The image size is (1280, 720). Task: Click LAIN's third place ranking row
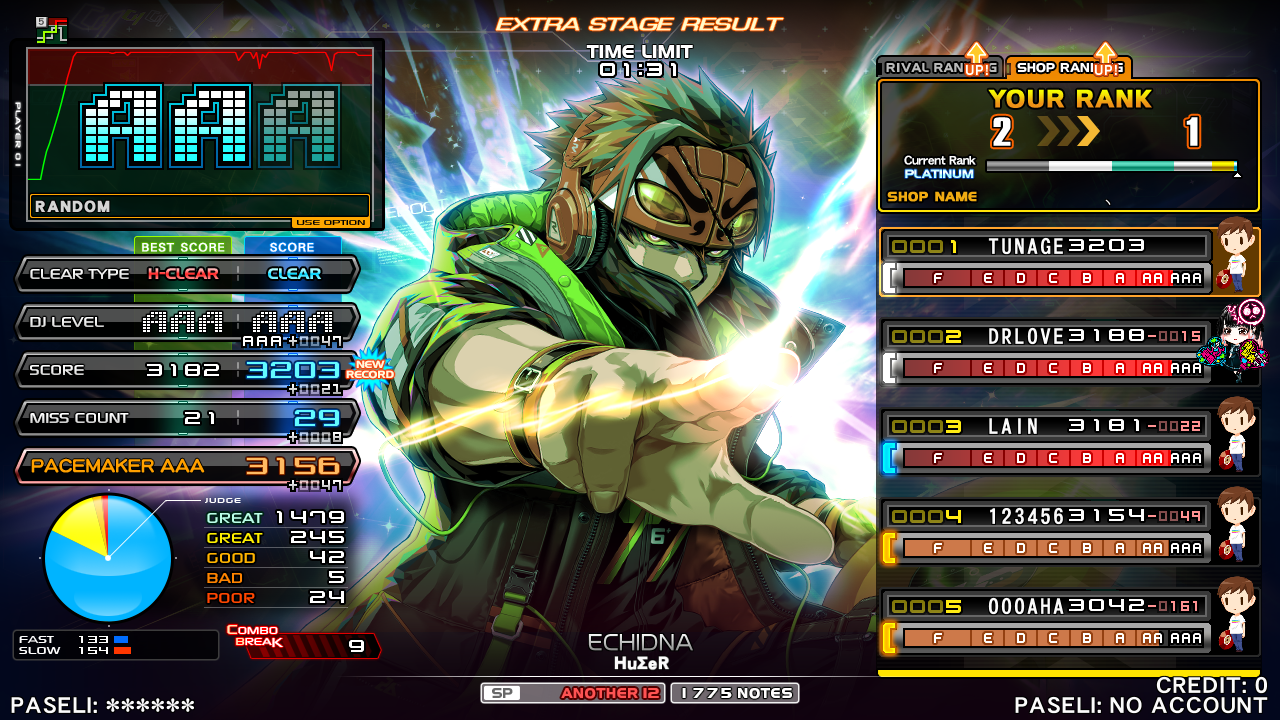pos(1048,442)
